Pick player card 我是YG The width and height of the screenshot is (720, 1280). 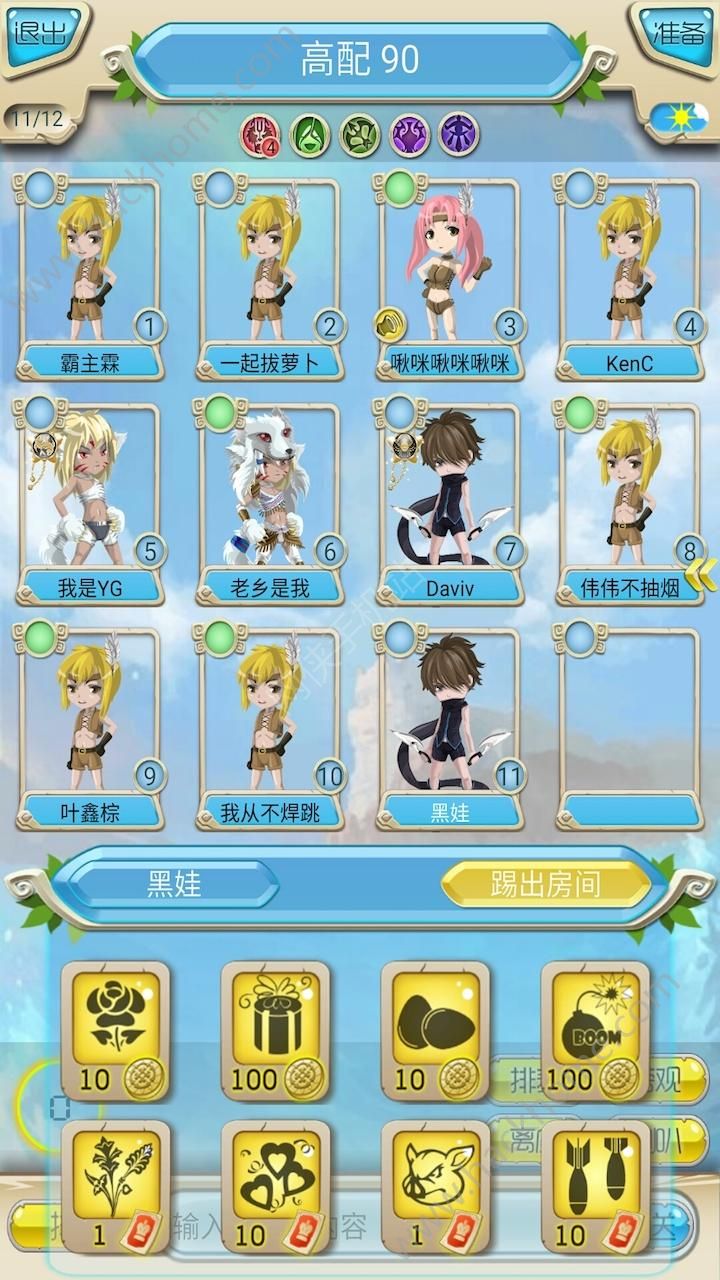[90, 500]
